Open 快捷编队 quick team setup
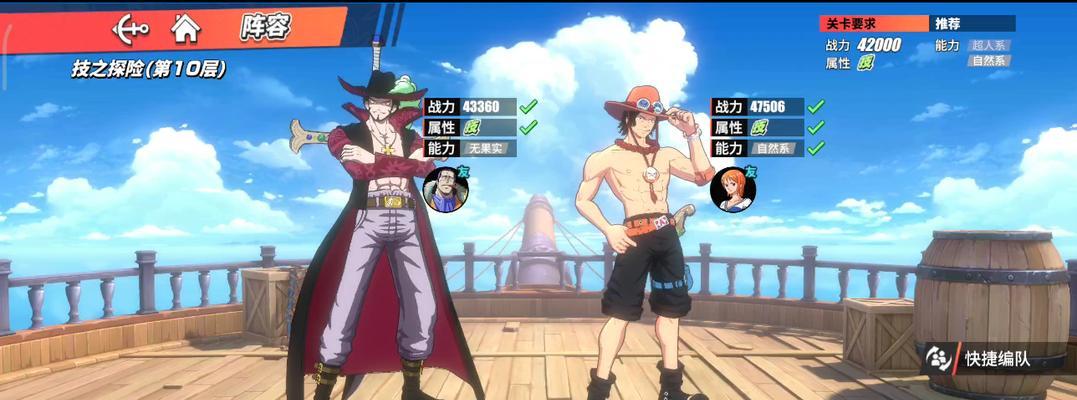The height and width of the screenshot is (400, 1077). click(980, 359)
